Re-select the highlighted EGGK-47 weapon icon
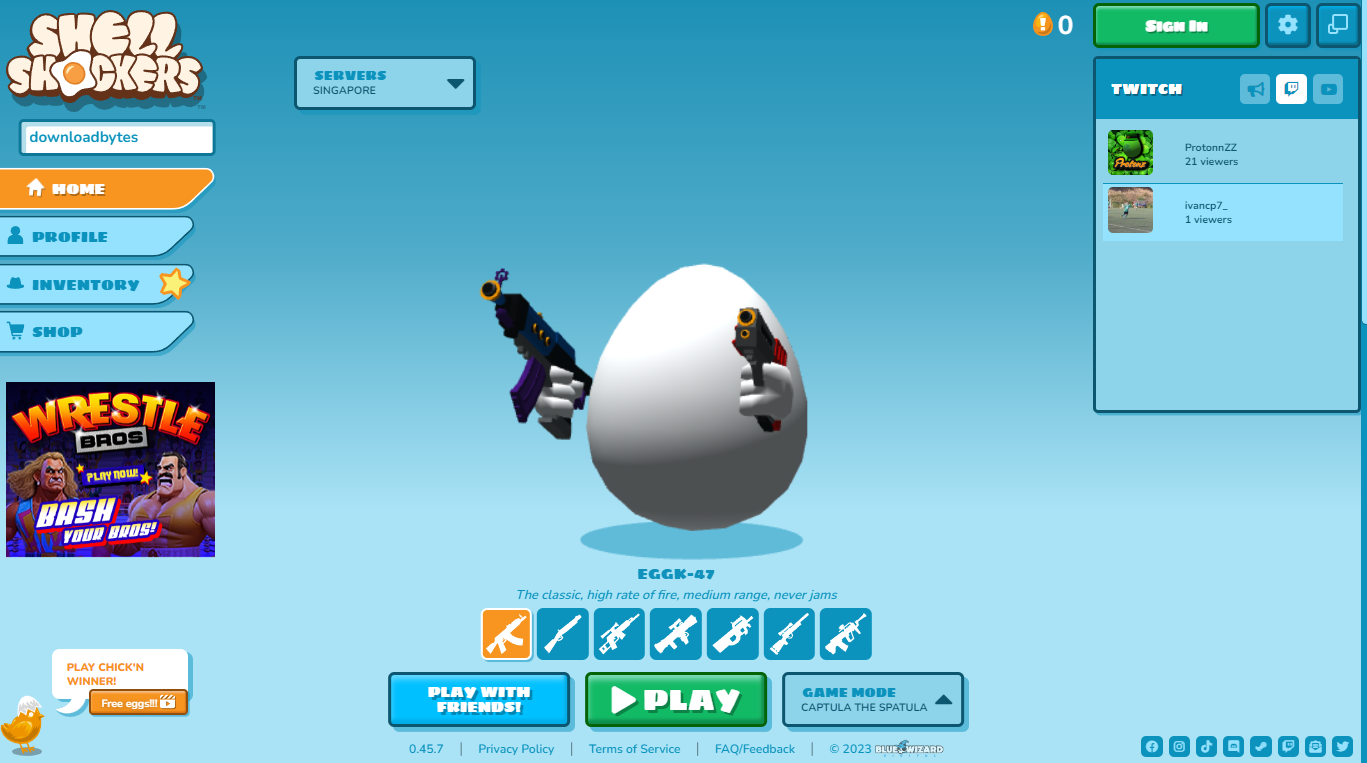This screenshot has height=763, width=1367. (506, 633)
